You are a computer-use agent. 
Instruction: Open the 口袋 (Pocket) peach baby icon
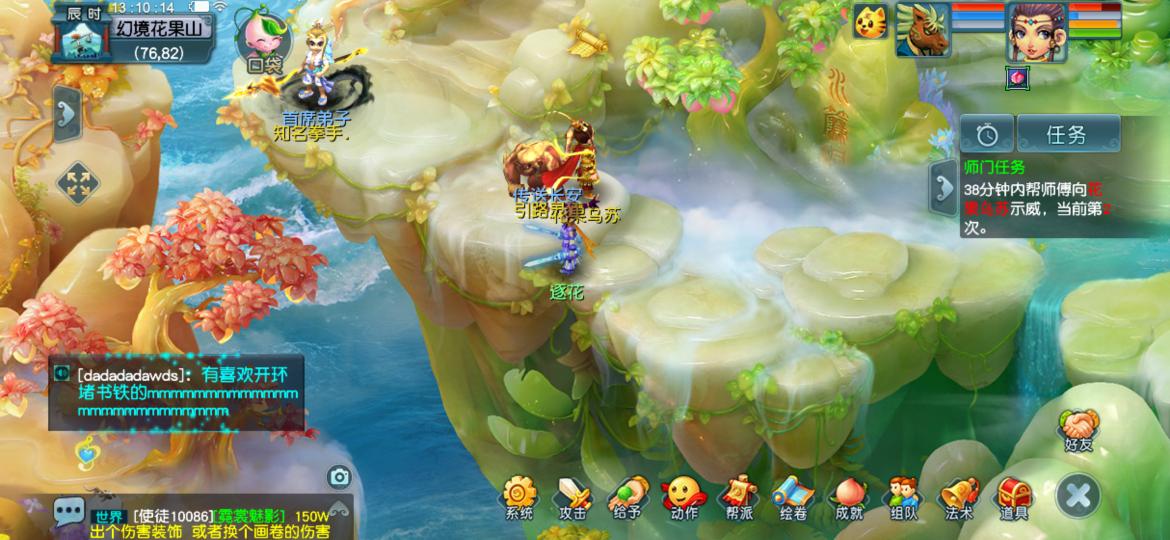[x=265, y=42]
